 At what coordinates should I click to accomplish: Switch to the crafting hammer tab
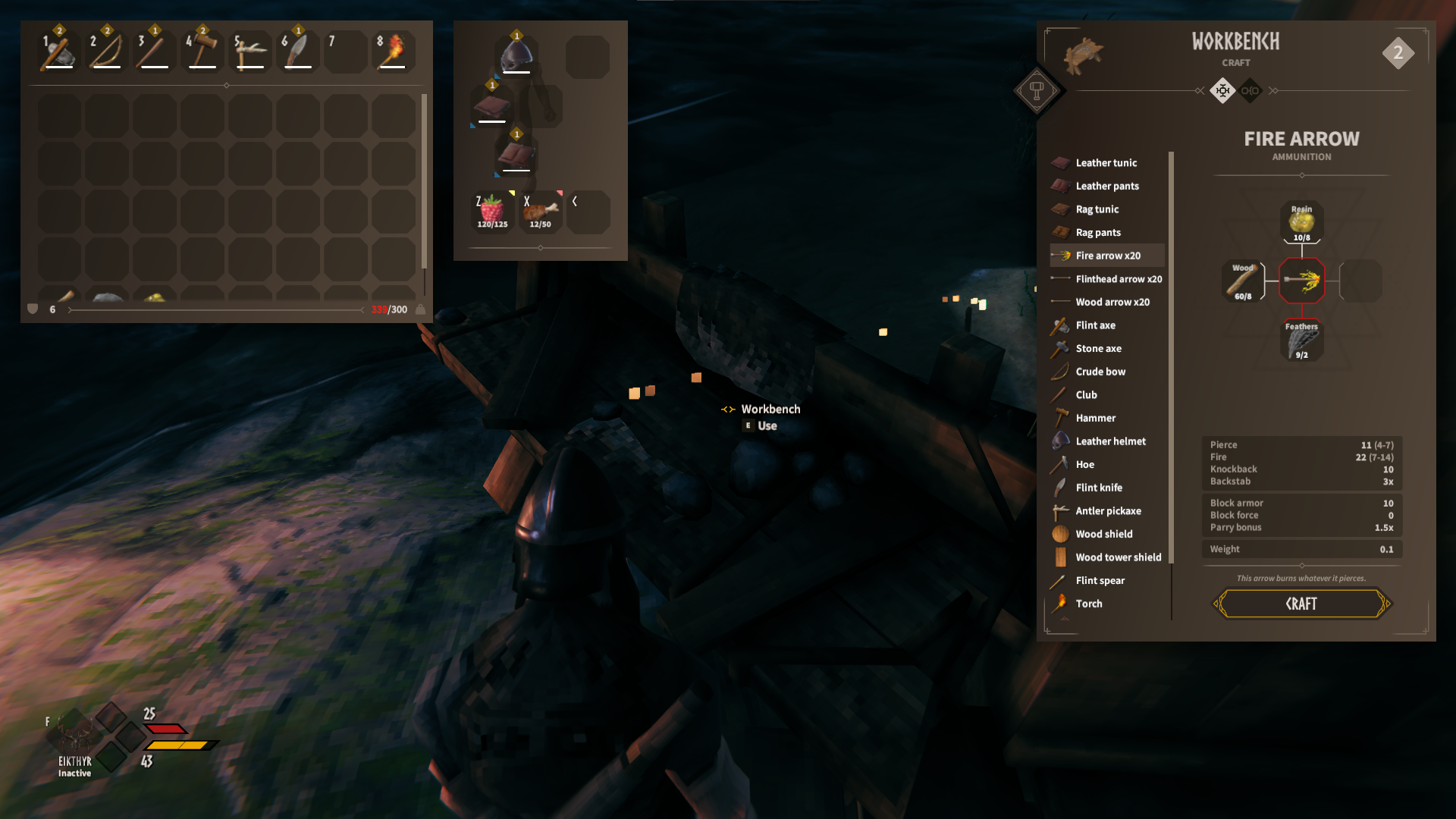tap(1039, 91)
